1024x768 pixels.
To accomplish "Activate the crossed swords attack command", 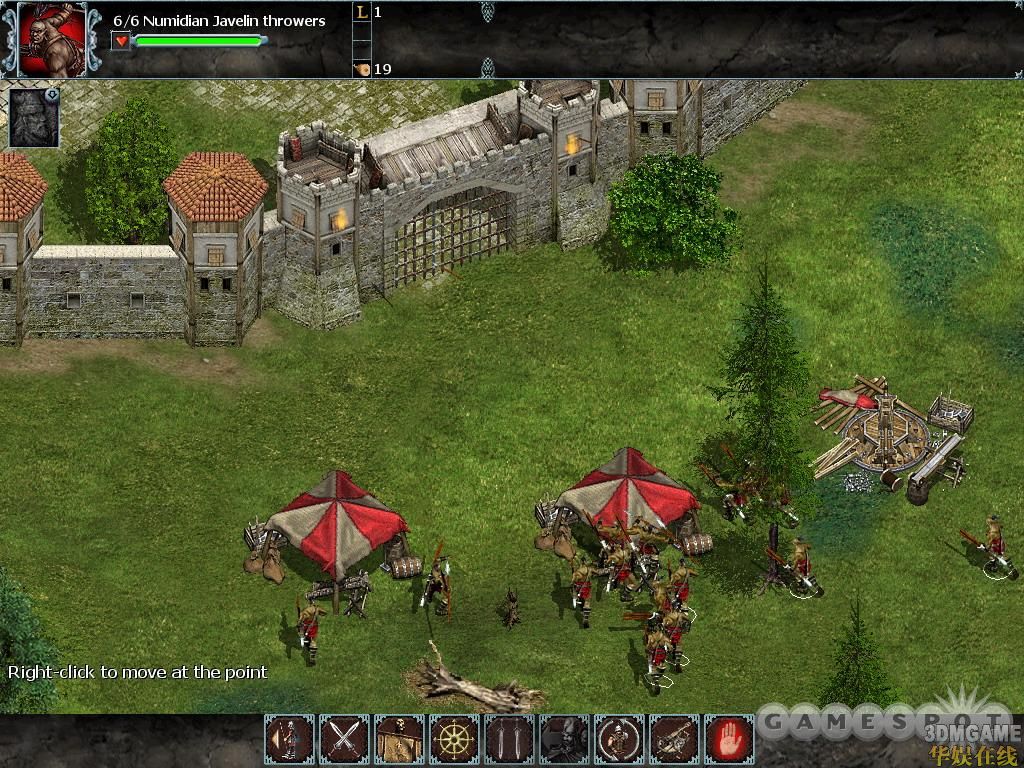I will point(345,740).
